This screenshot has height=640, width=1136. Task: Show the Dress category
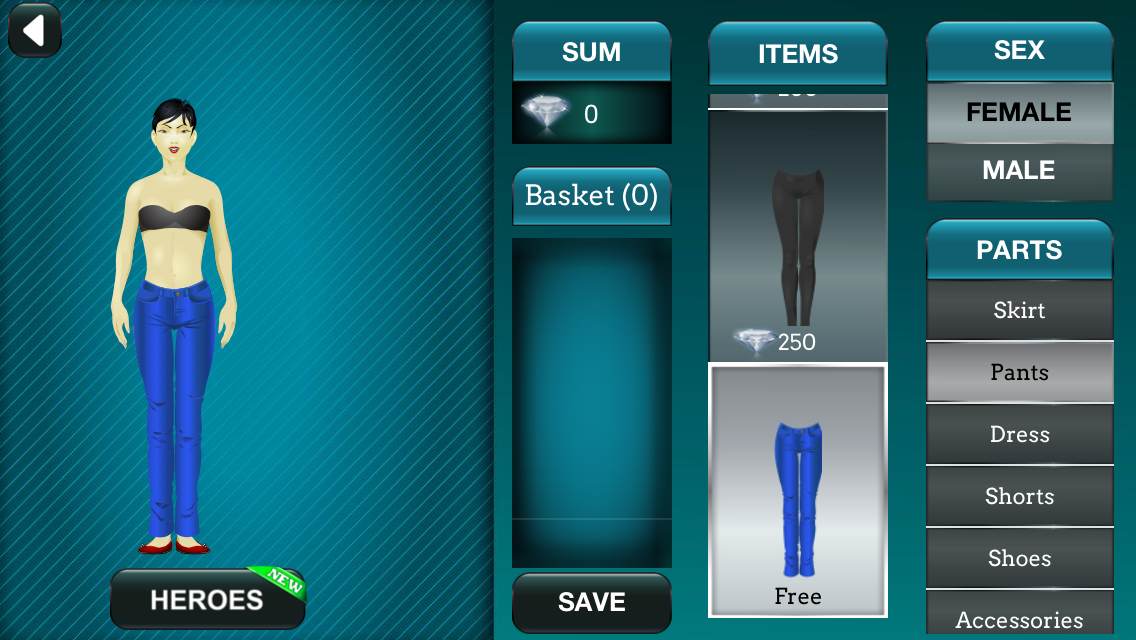click(1019, 434)
